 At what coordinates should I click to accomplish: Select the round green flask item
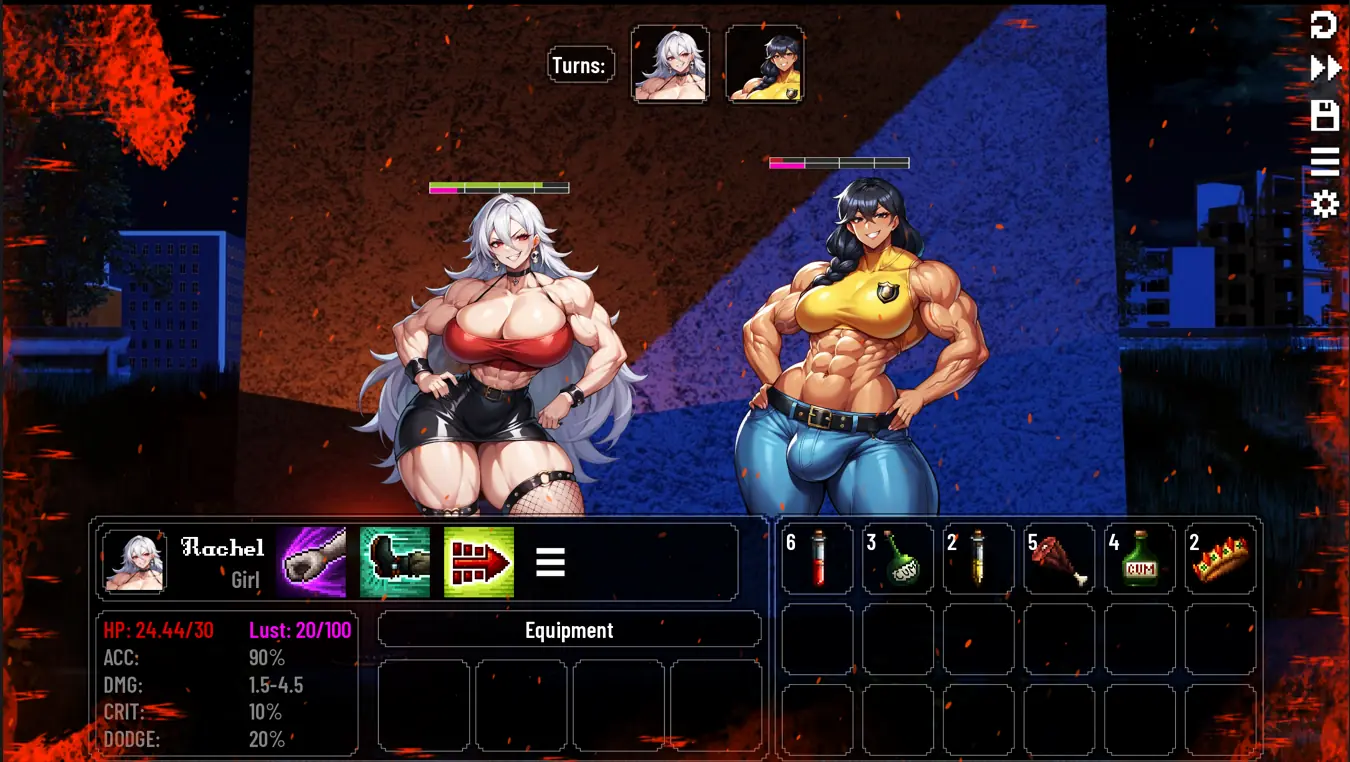pyautogui.click(x=898, y=559)
